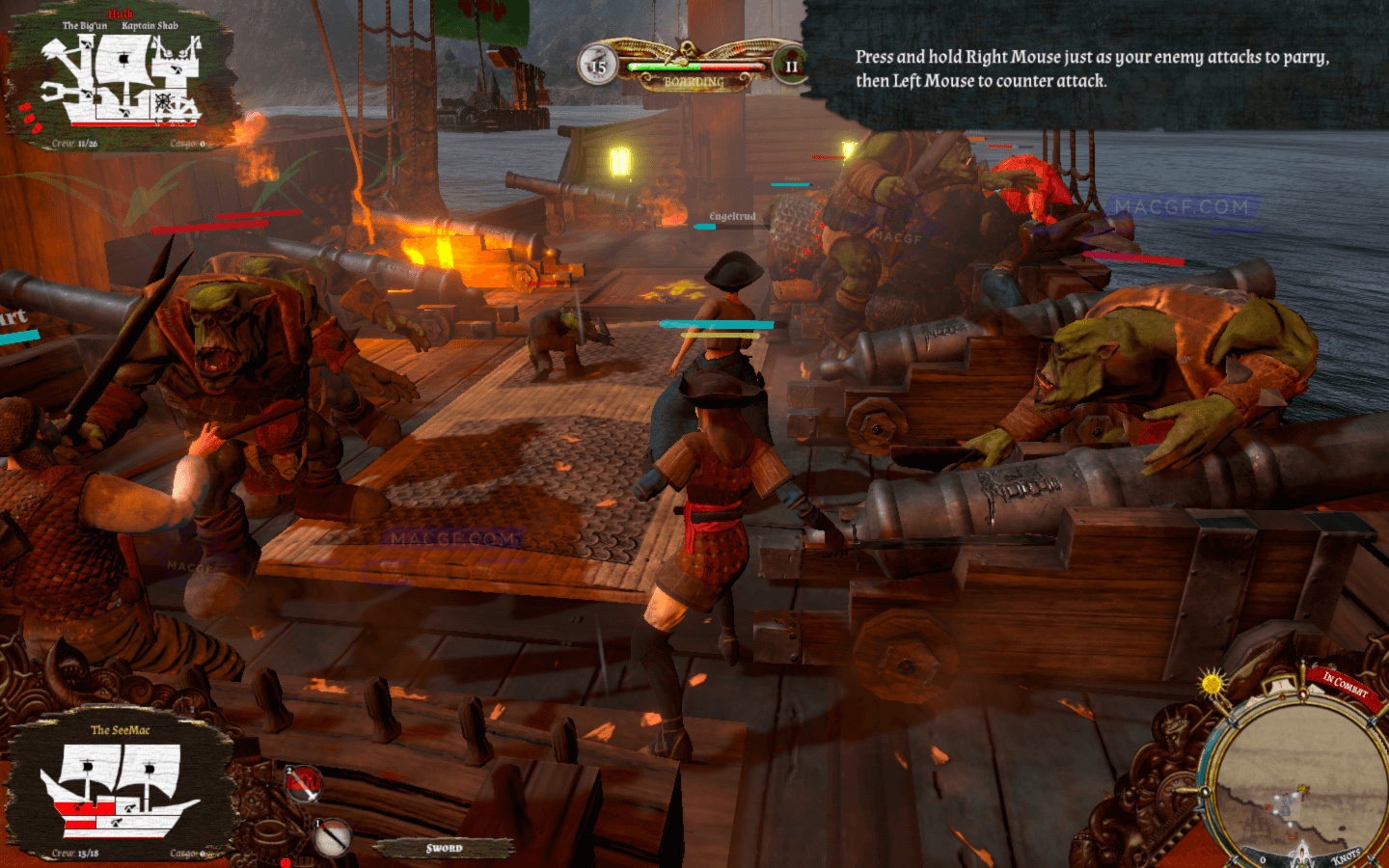
Task: Select the Hulk title above the enemy ship
Action: (121, 13)
